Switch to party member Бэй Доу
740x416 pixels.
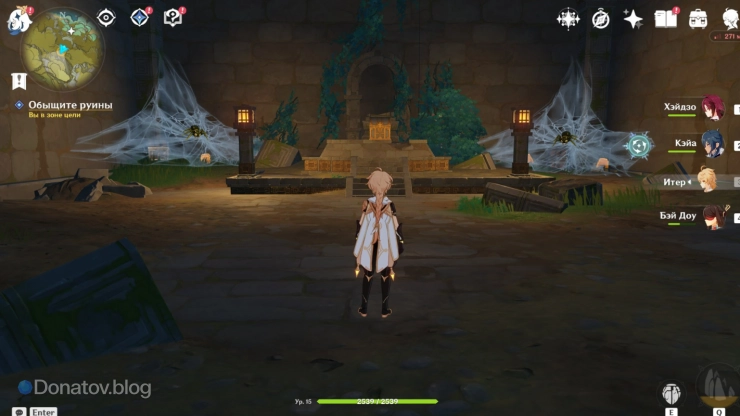point(710,216)
